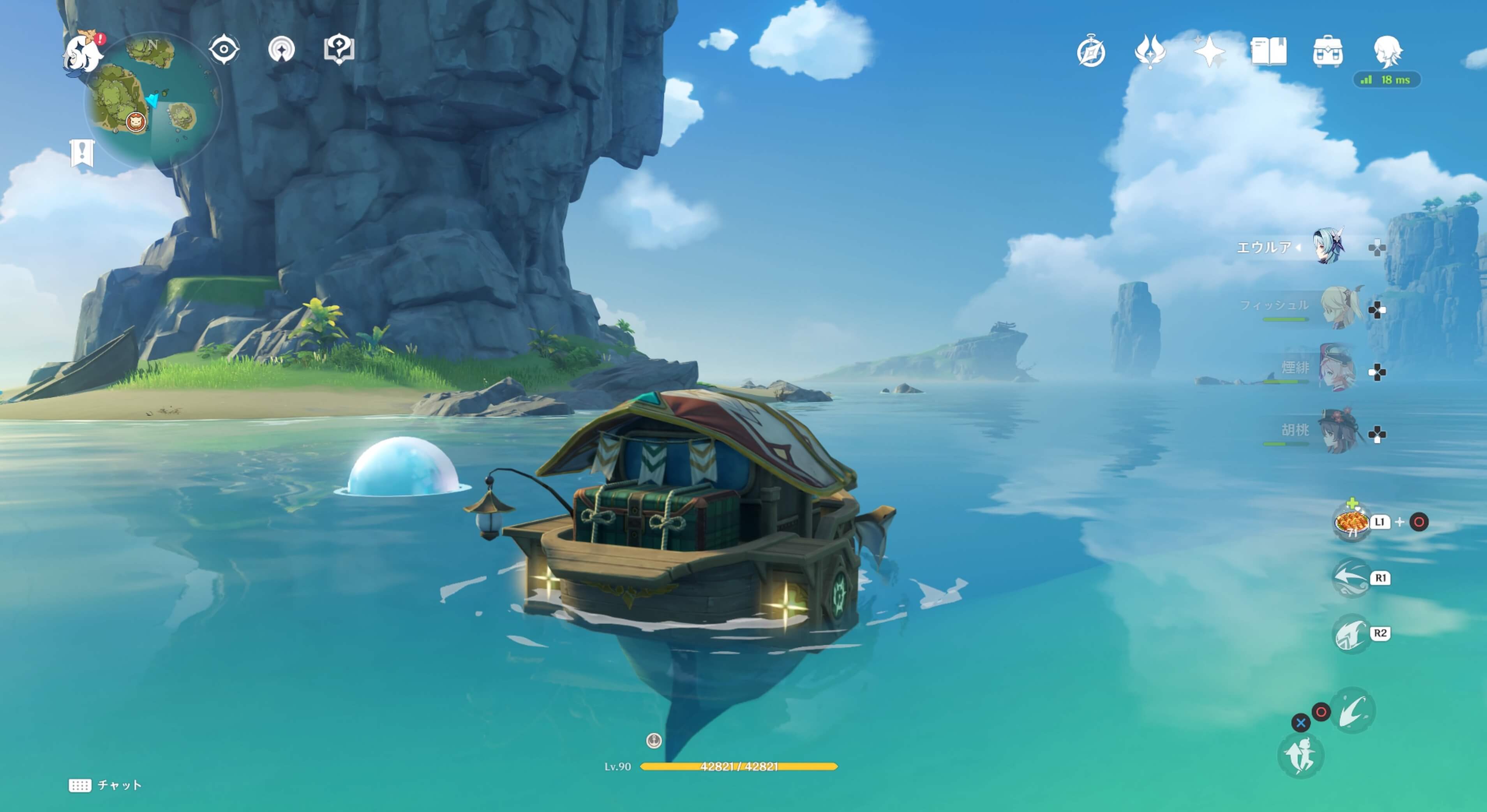Open the question-mark tutorial icon
This screenshot has height=812, width=1487.
(339, 49)
